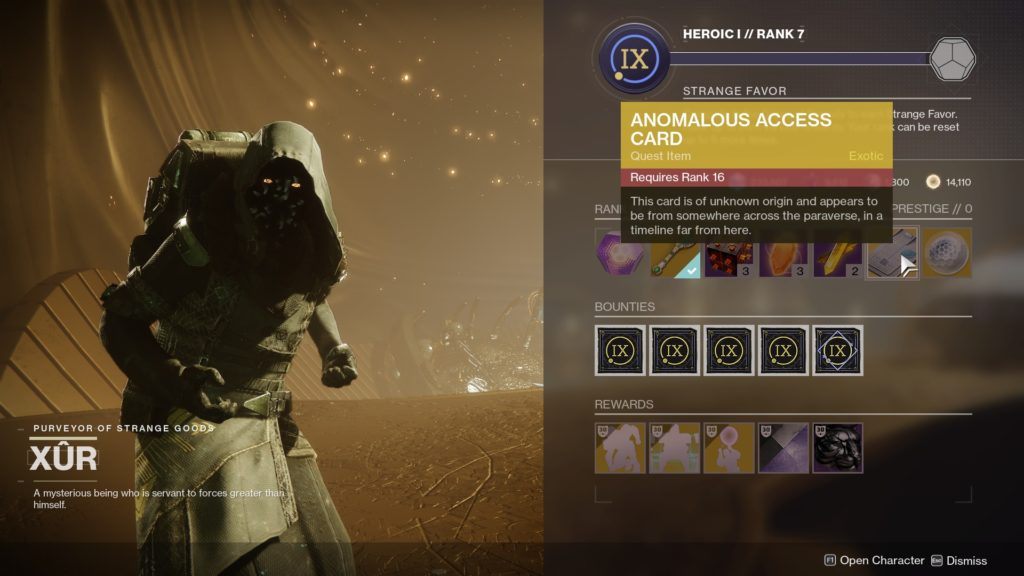Select the golden item showing 2

coord(837,253)
